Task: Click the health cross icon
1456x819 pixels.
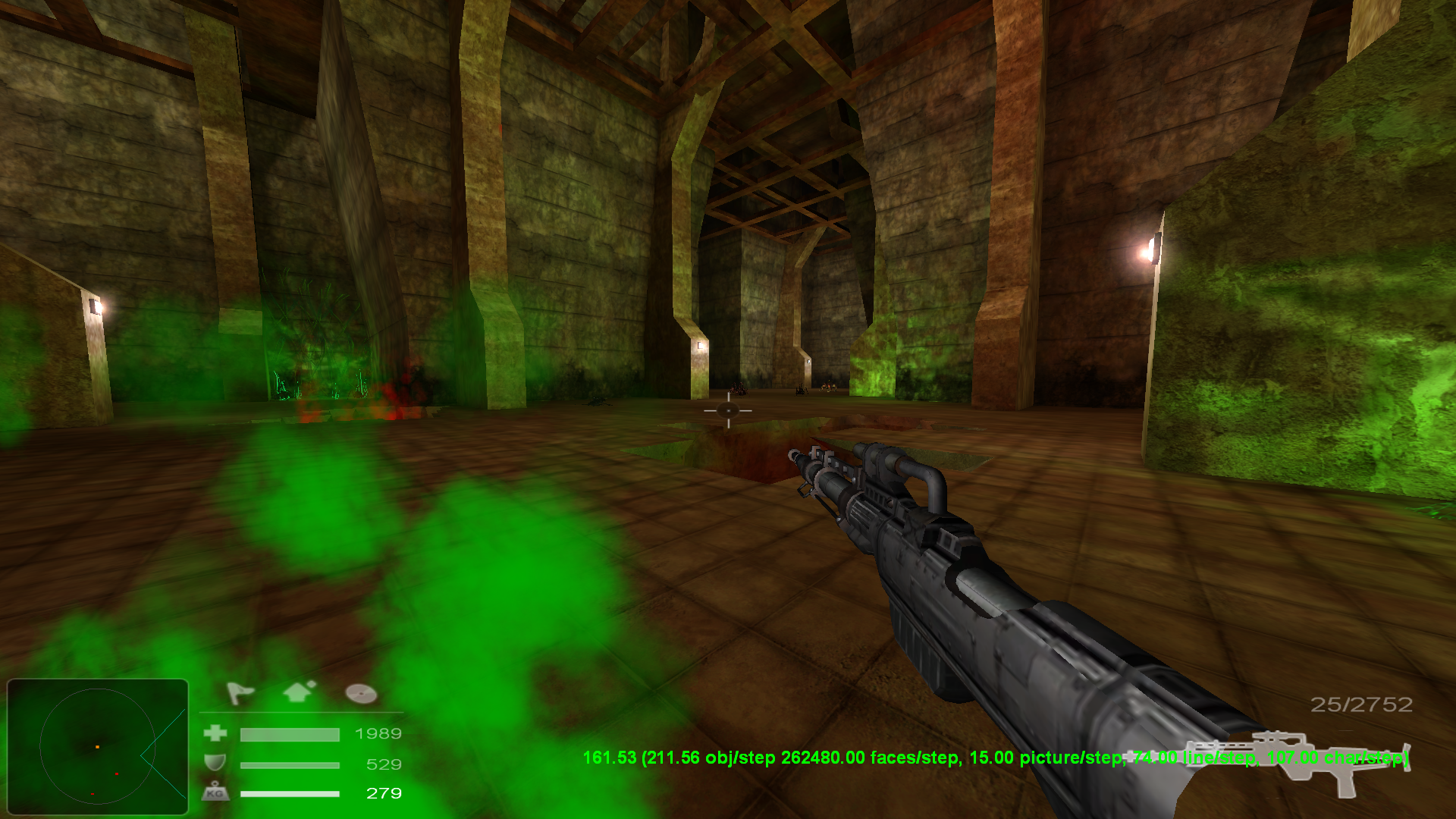Action: click(215, 734)
